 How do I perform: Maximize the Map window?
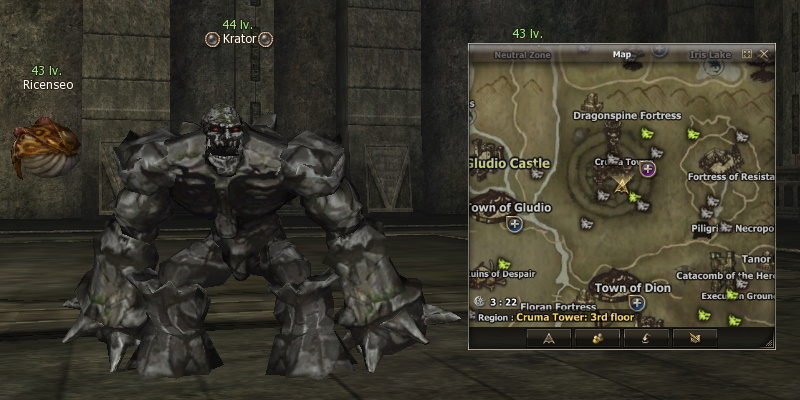[x=747, y=54]
